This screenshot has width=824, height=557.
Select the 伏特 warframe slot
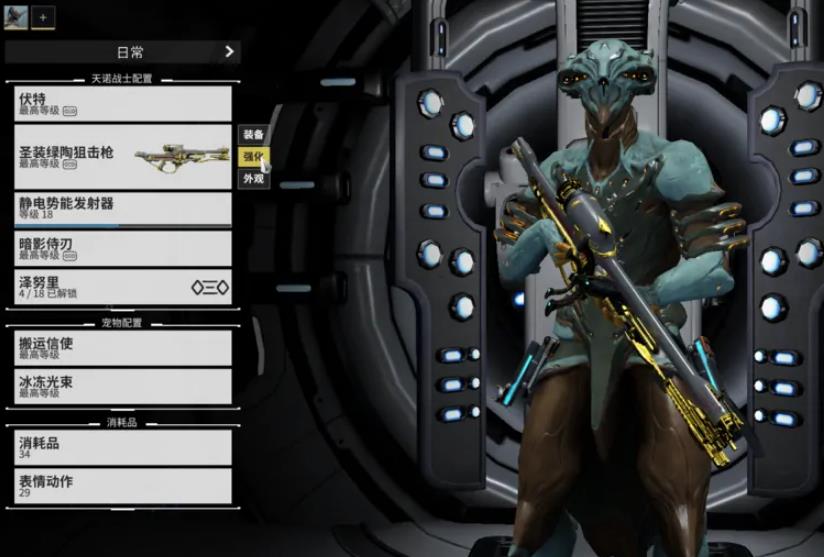click(x=119, y=104)
